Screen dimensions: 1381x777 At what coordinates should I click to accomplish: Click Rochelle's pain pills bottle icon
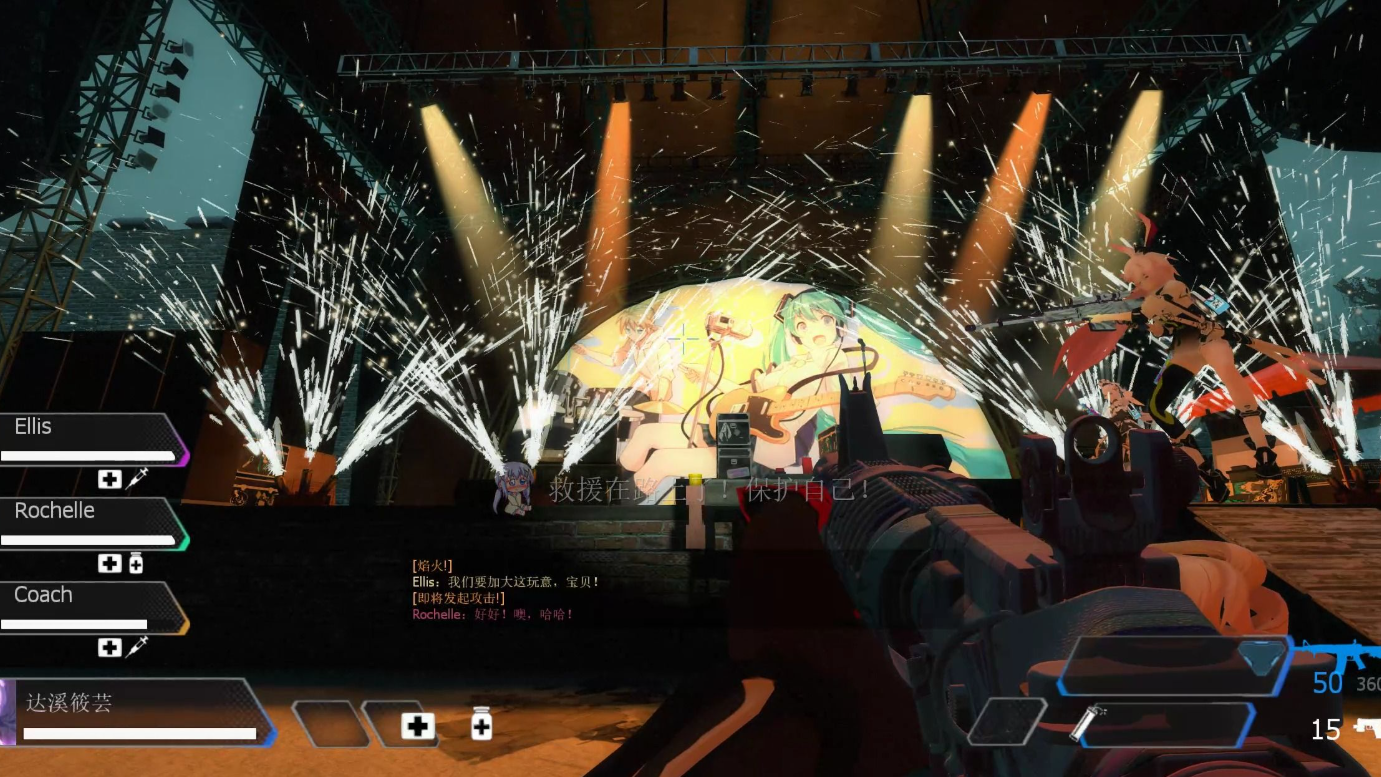(x=136, y=563)
